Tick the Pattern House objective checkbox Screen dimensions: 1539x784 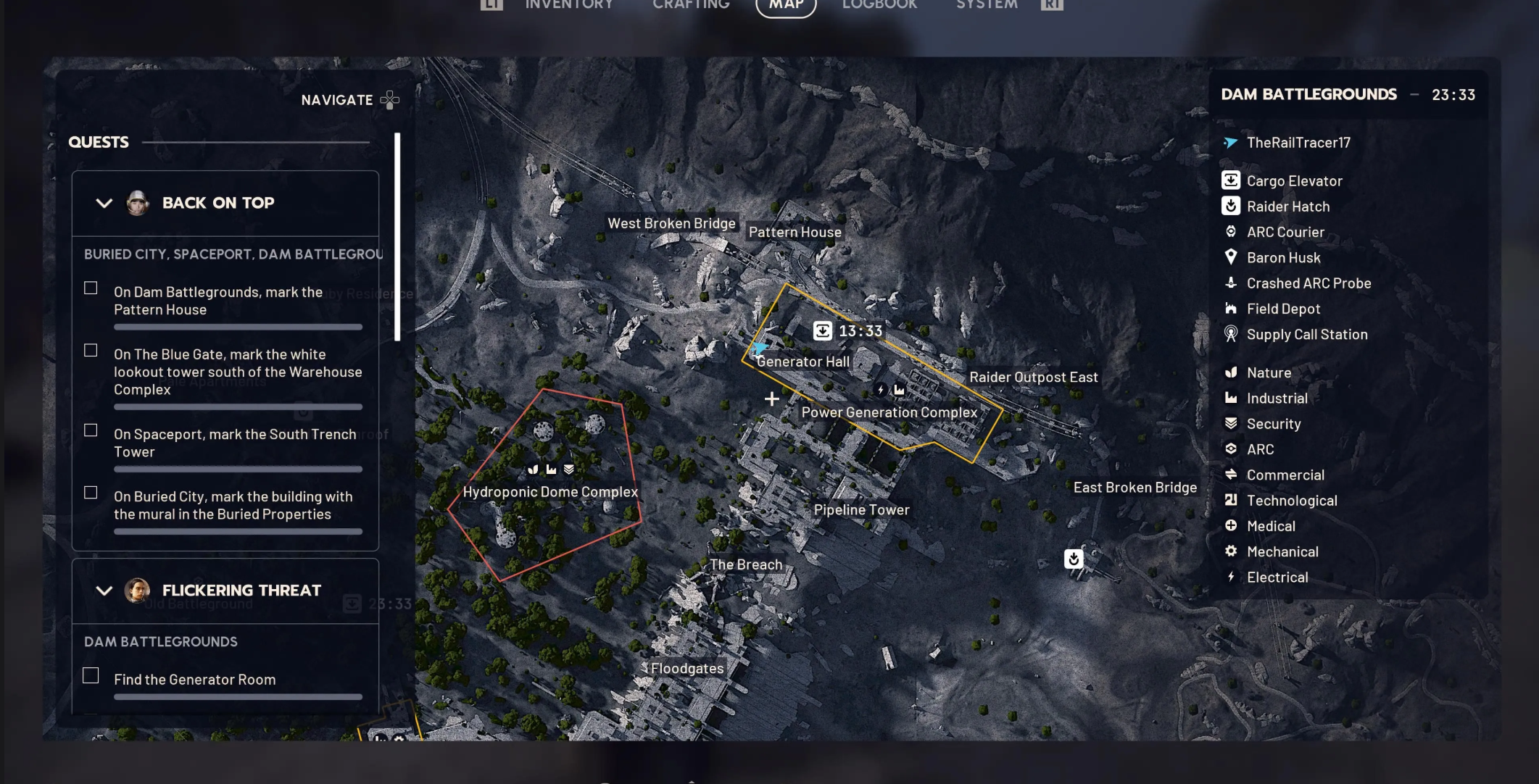point(91,288)
